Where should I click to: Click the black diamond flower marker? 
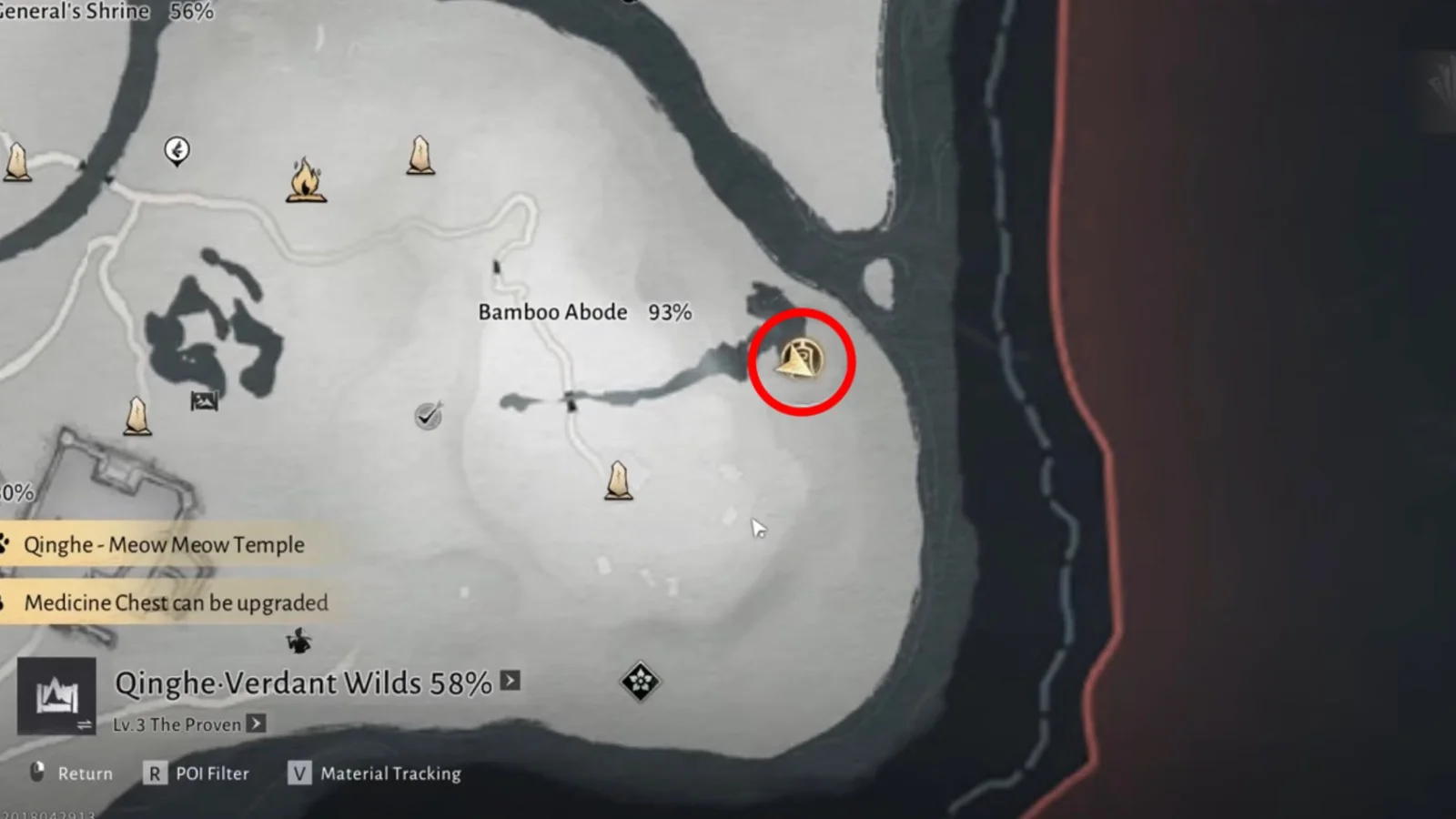coord(640,681)
